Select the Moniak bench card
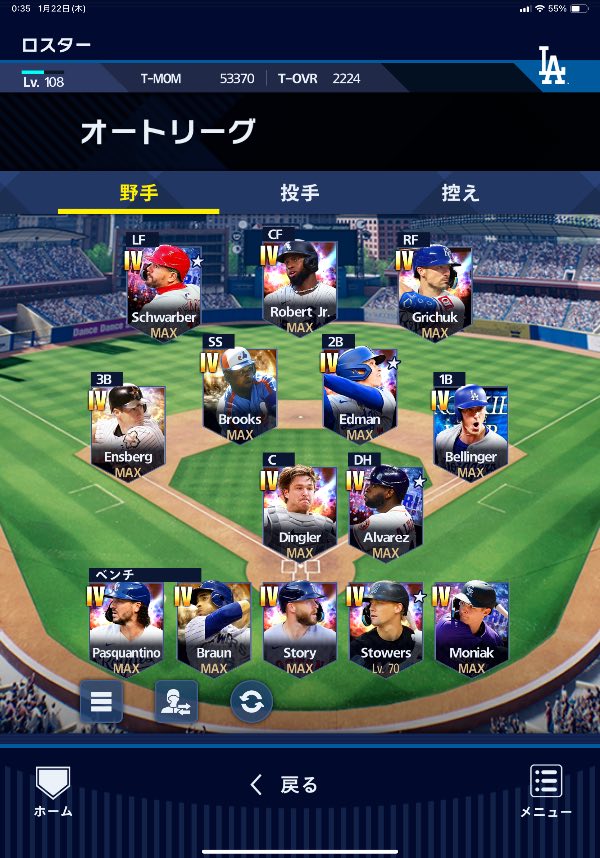This screenshot has width=600, height=858. click(x=471, y=627)
